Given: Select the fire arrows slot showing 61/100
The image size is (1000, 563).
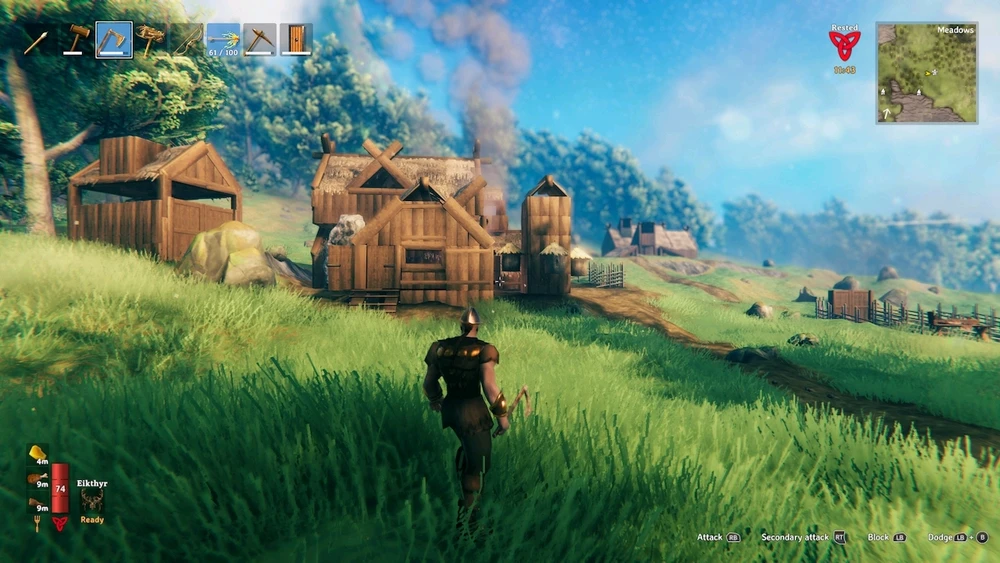Looking at the screenshot, I should 223,41.
